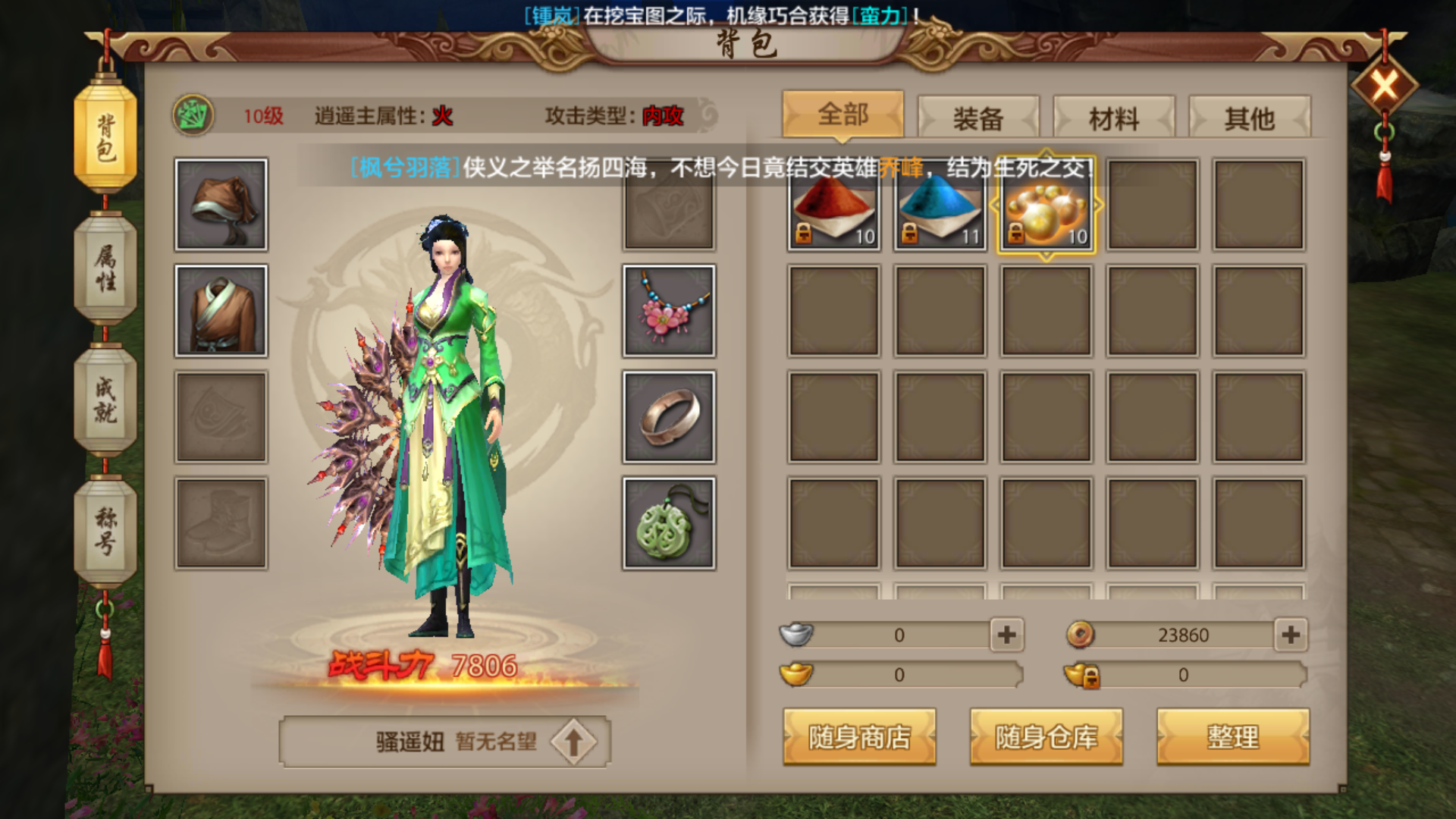1456x819 pixels.
Task: Add silver ingots with the plus button
Action: click(1006, 635)
